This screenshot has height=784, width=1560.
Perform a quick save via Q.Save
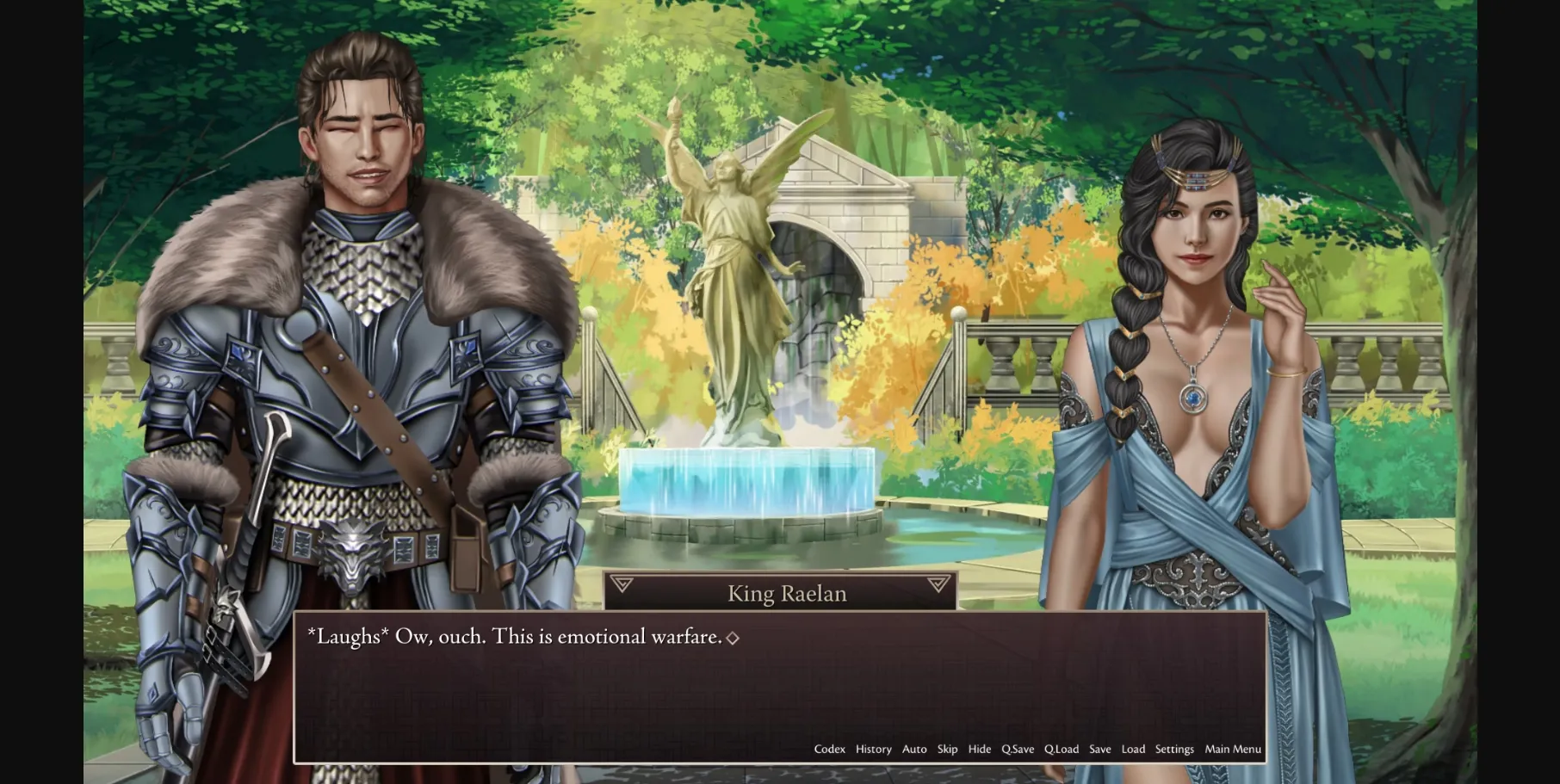[x=1018, y=749]
